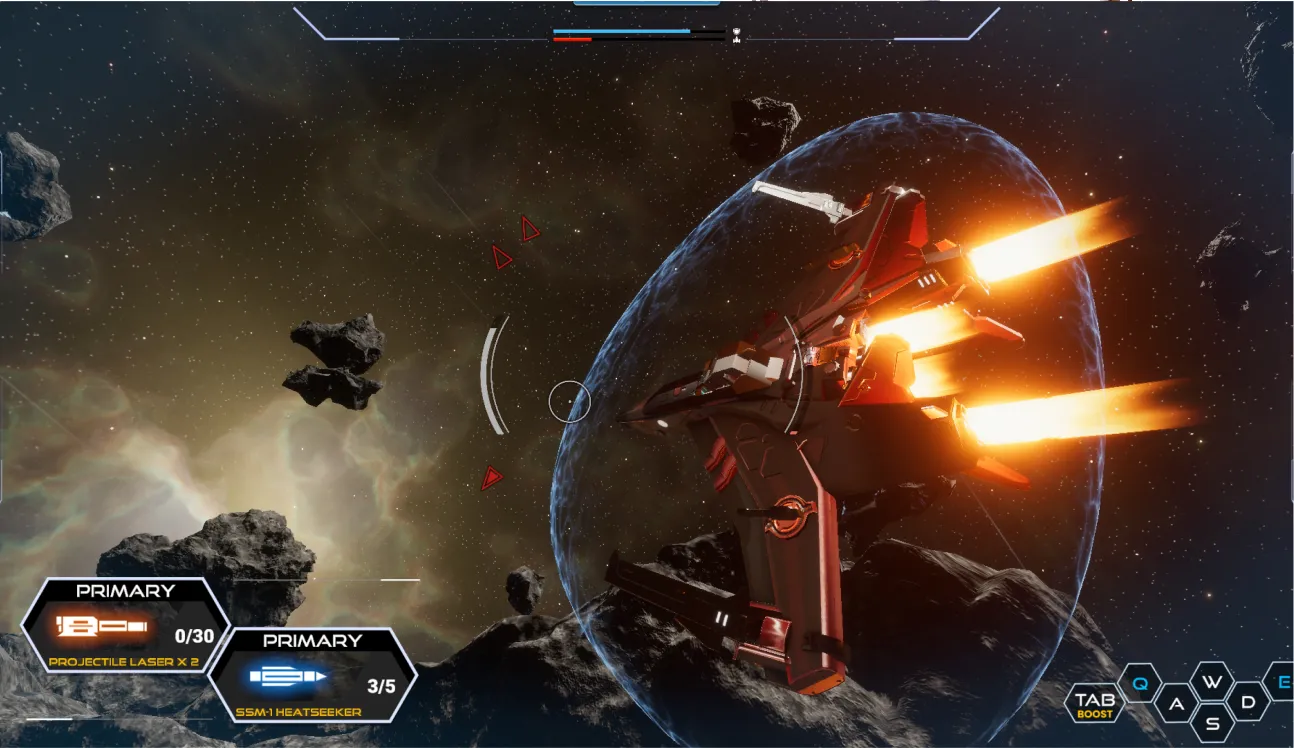
Task: Activate the TAB Boost indicator
Action: pyautogui.click(x=1094, y=703)
